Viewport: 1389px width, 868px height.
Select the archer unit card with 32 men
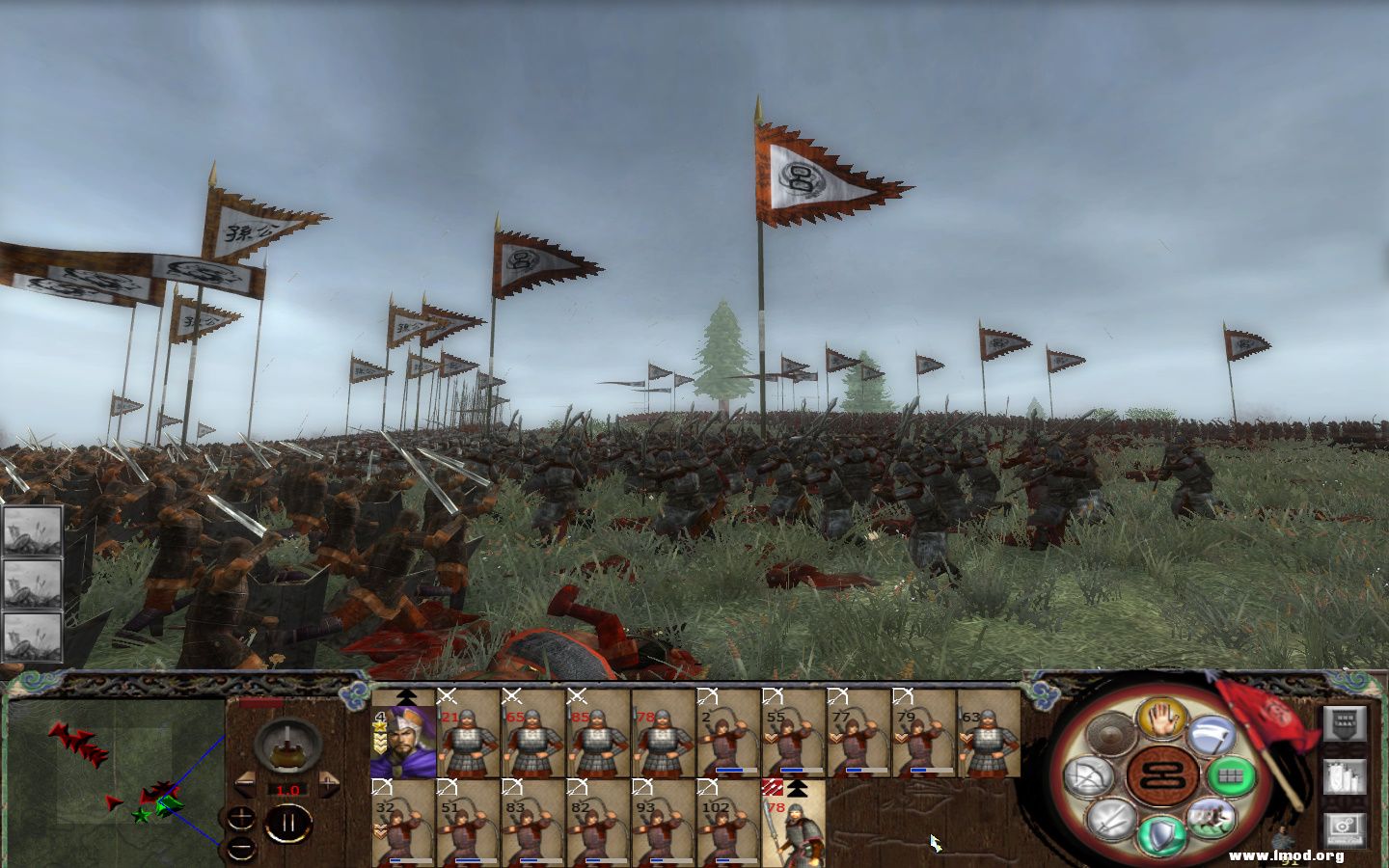(403, 822)
